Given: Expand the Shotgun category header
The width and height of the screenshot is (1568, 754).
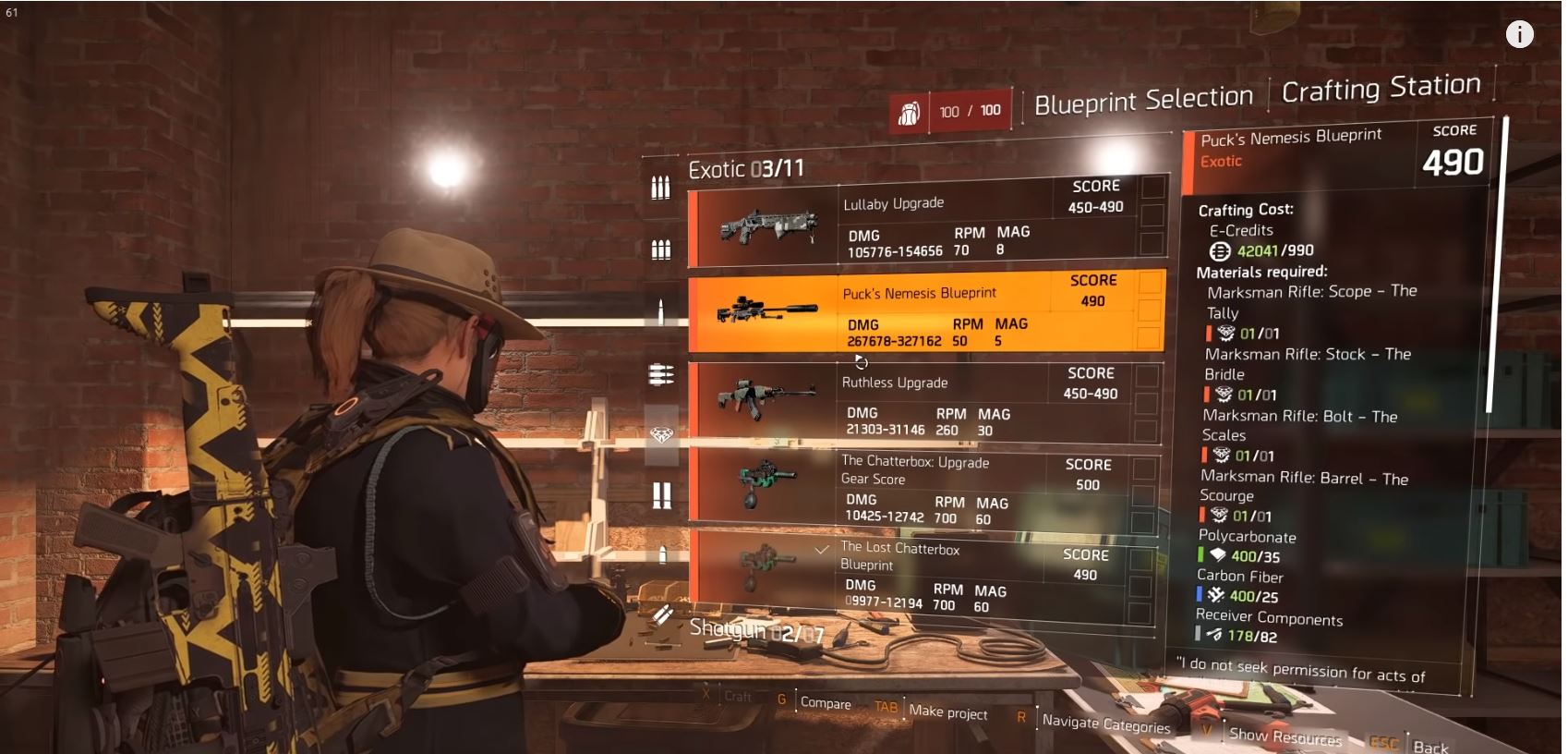Looking at the screenshot, I should click(755, 631).
